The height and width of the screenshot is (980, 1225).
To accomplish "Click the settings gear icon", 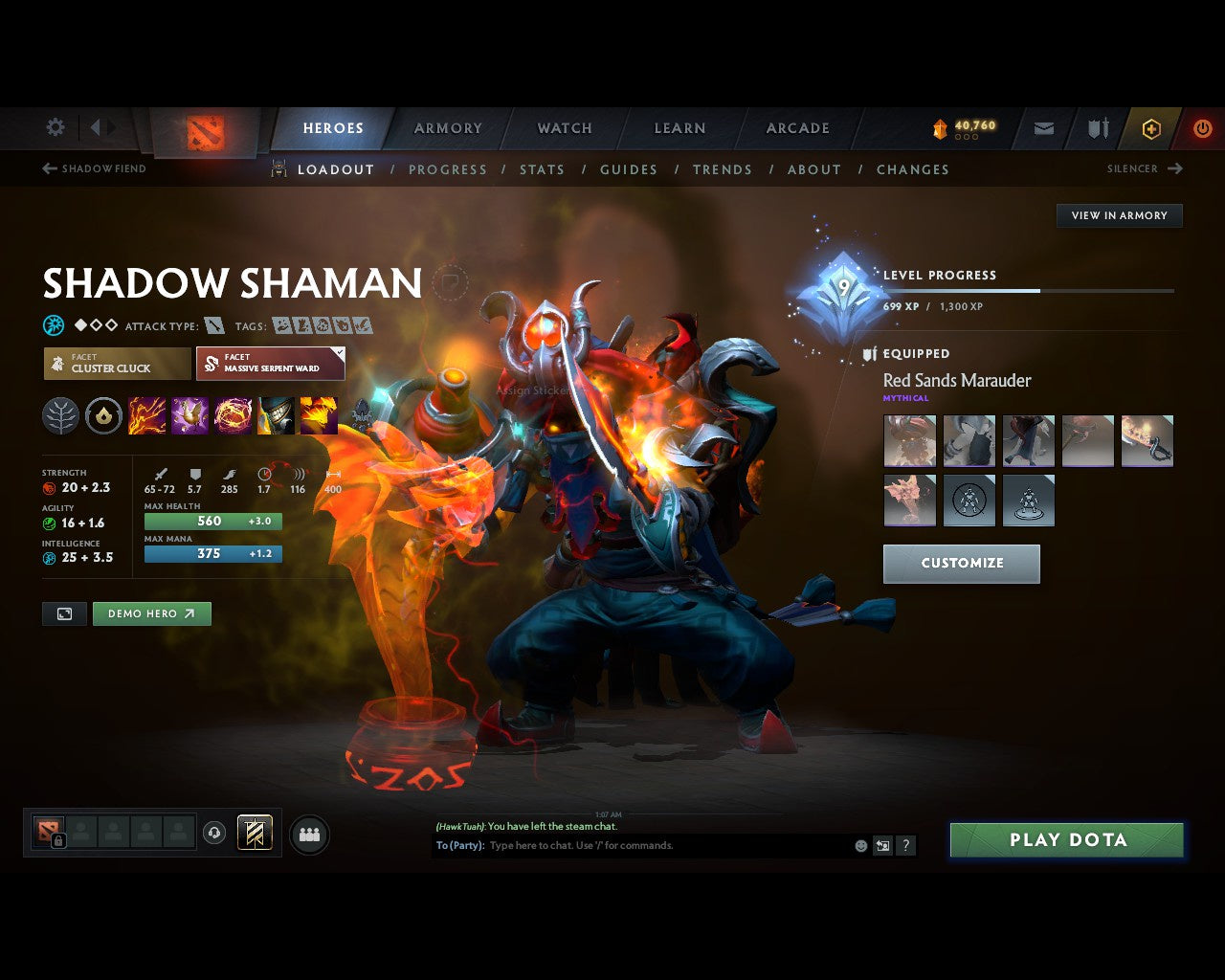I will pos(55,127).
